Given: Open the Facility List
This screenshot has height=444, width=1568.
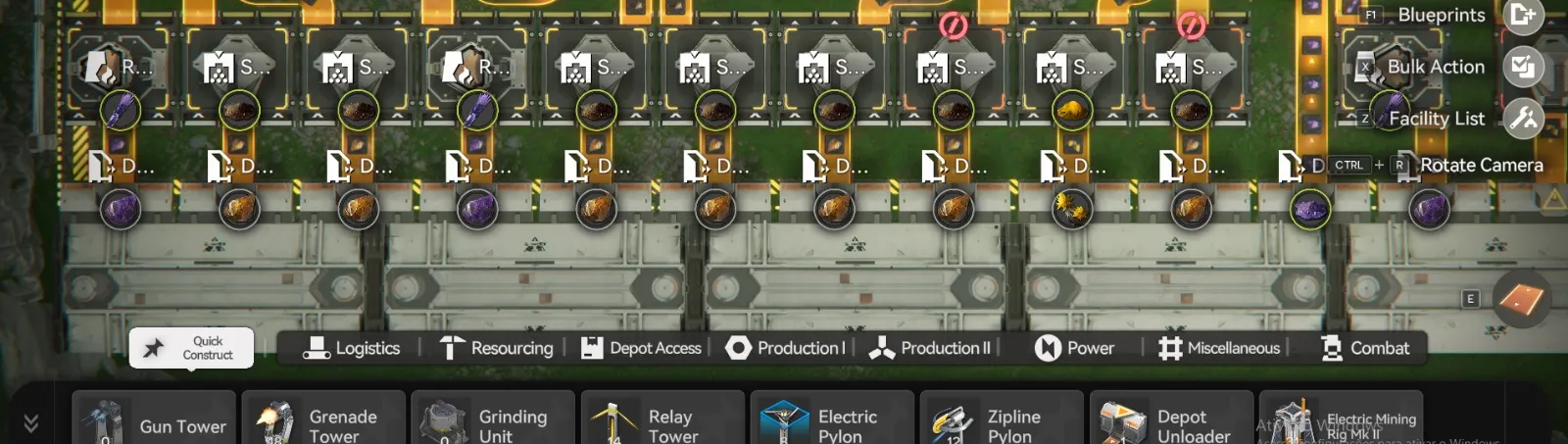Looking at the screenshot, I should pos(1523,119).
